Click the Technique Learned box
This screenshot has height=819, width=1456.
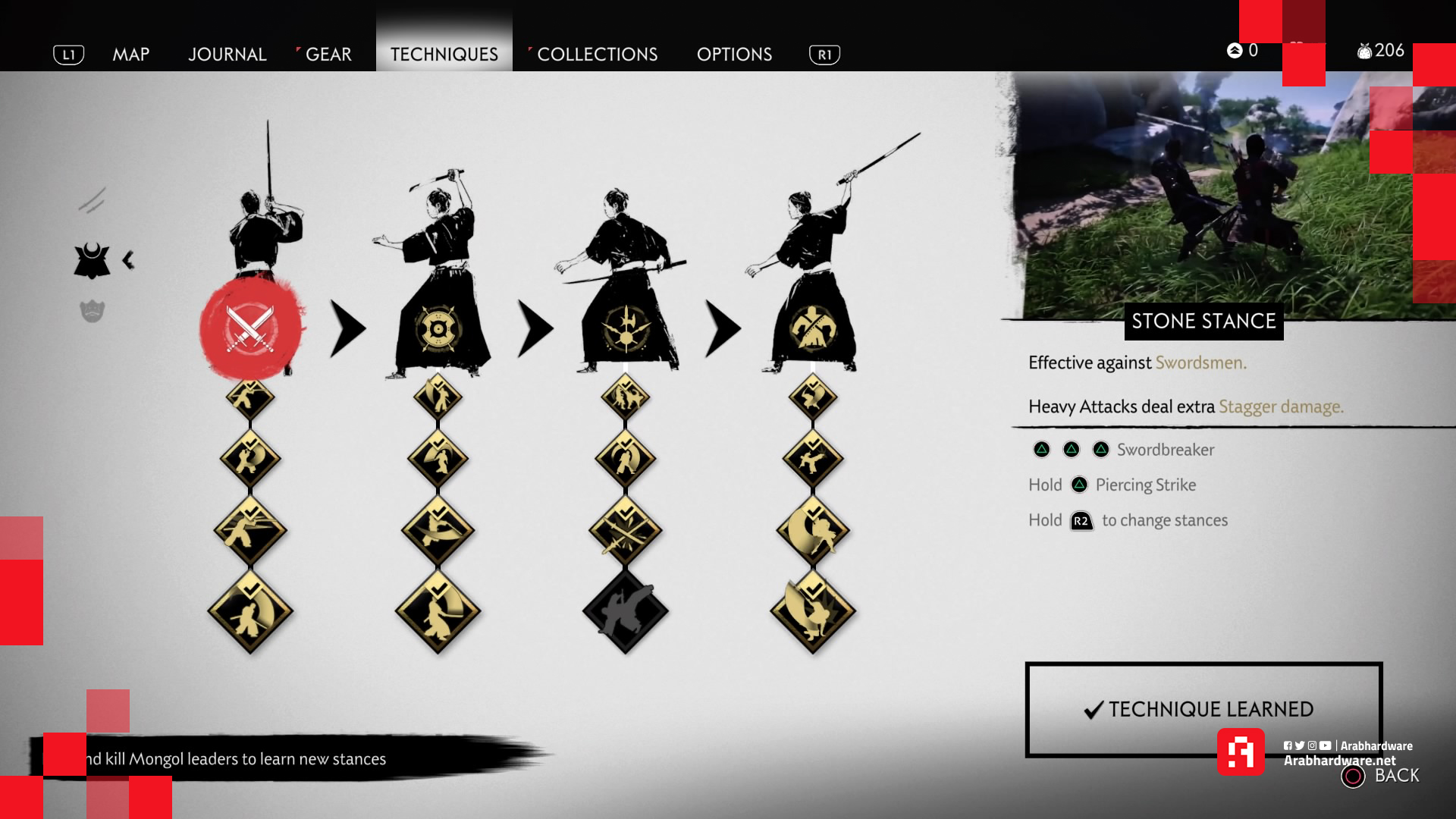click(x=1203, y=709)
